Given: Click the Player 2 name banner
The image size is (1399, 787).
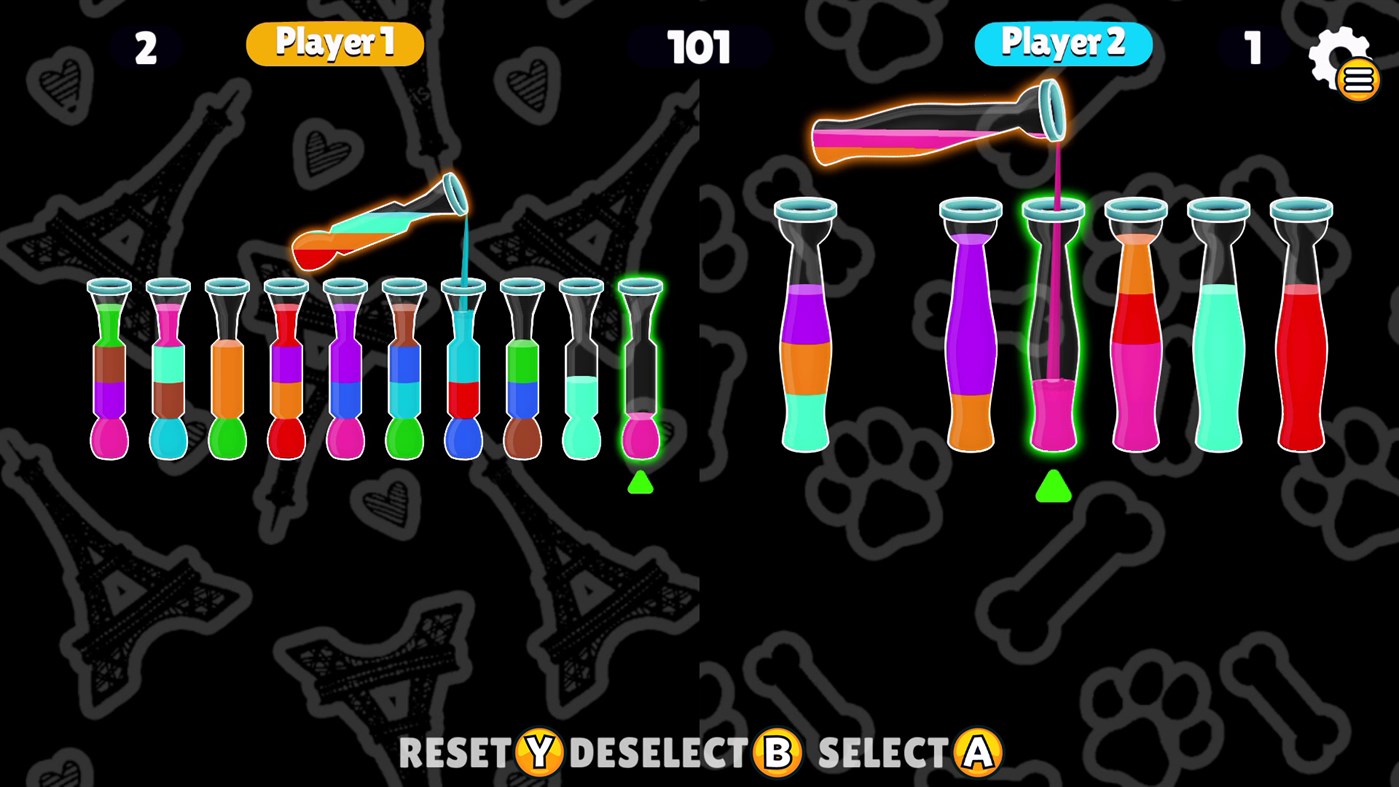Looking at the screenshot, I should (1063, 44).
